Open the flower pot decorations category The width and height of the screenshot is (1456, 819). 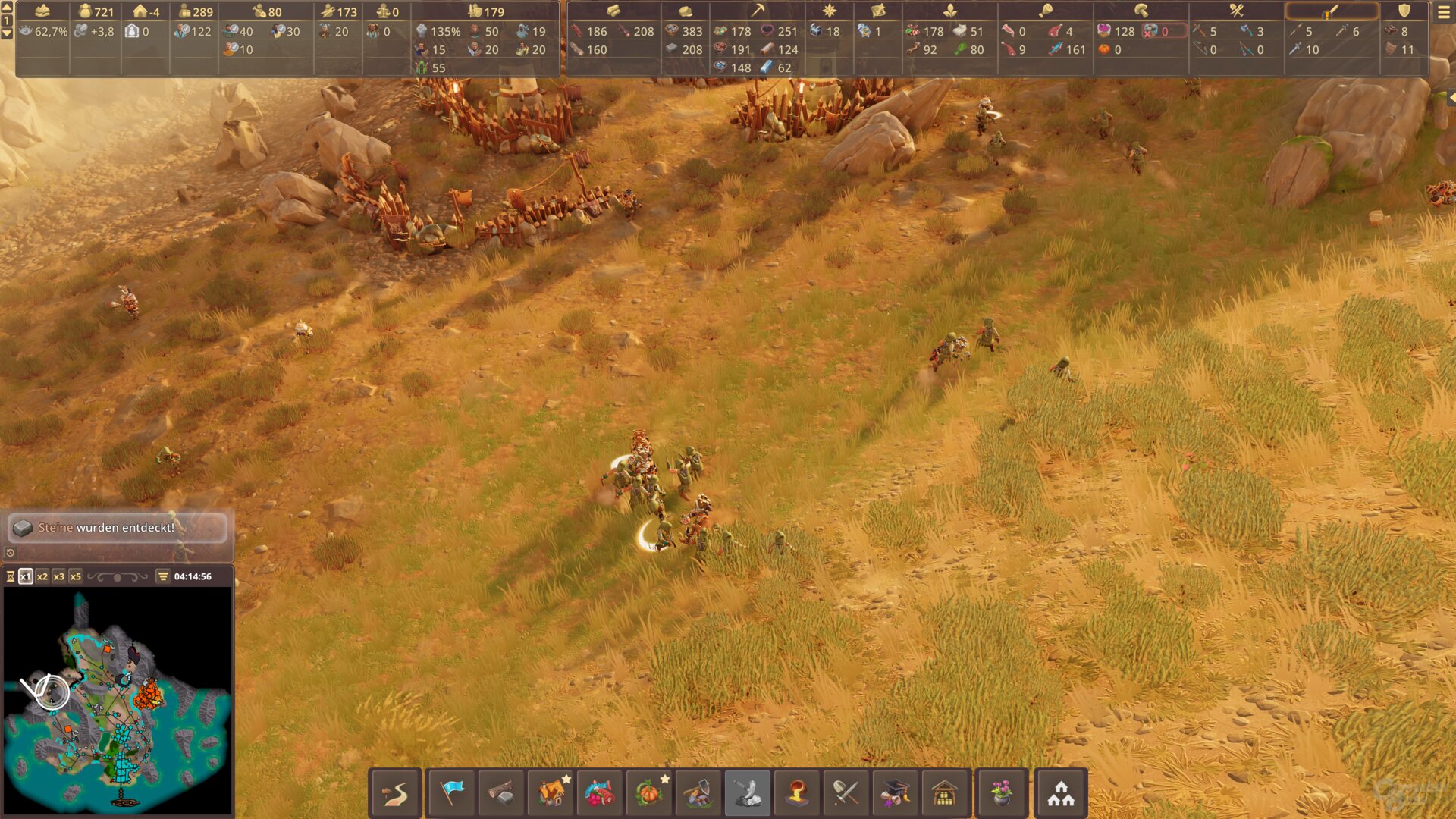(1002, 793)
